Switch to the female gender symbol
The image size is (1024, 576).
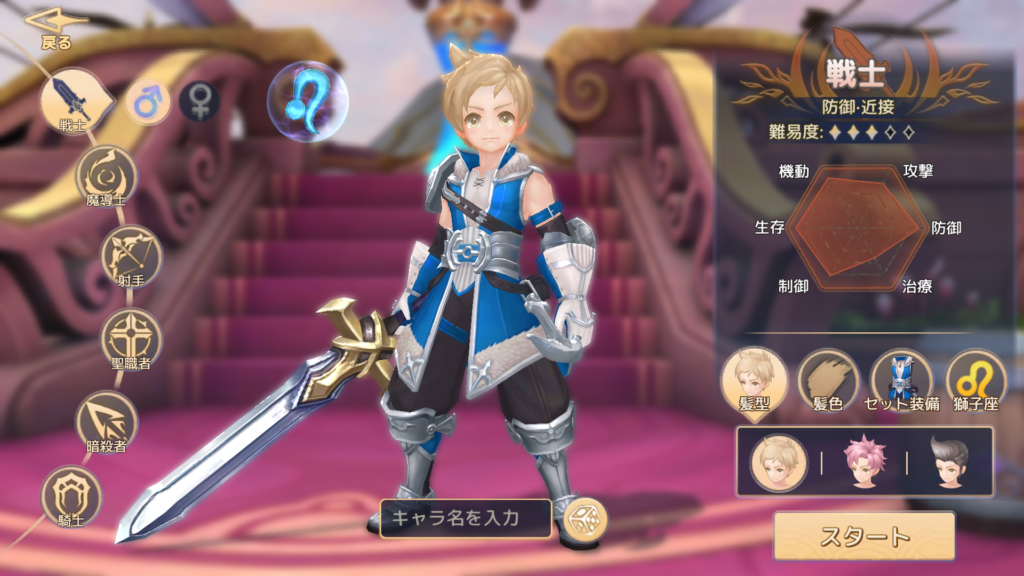[x=200, y=101]
